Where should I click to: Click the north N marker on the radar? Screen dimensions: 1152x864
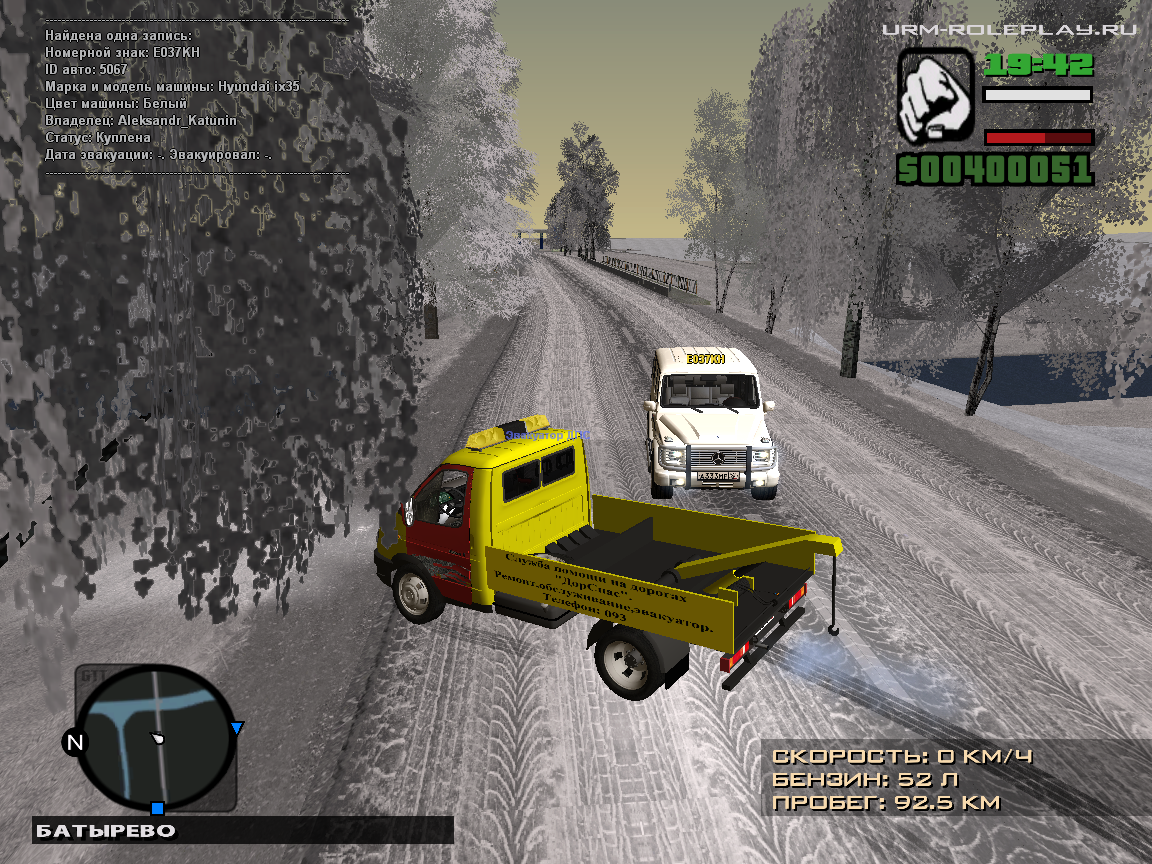(x=74, y=742)
